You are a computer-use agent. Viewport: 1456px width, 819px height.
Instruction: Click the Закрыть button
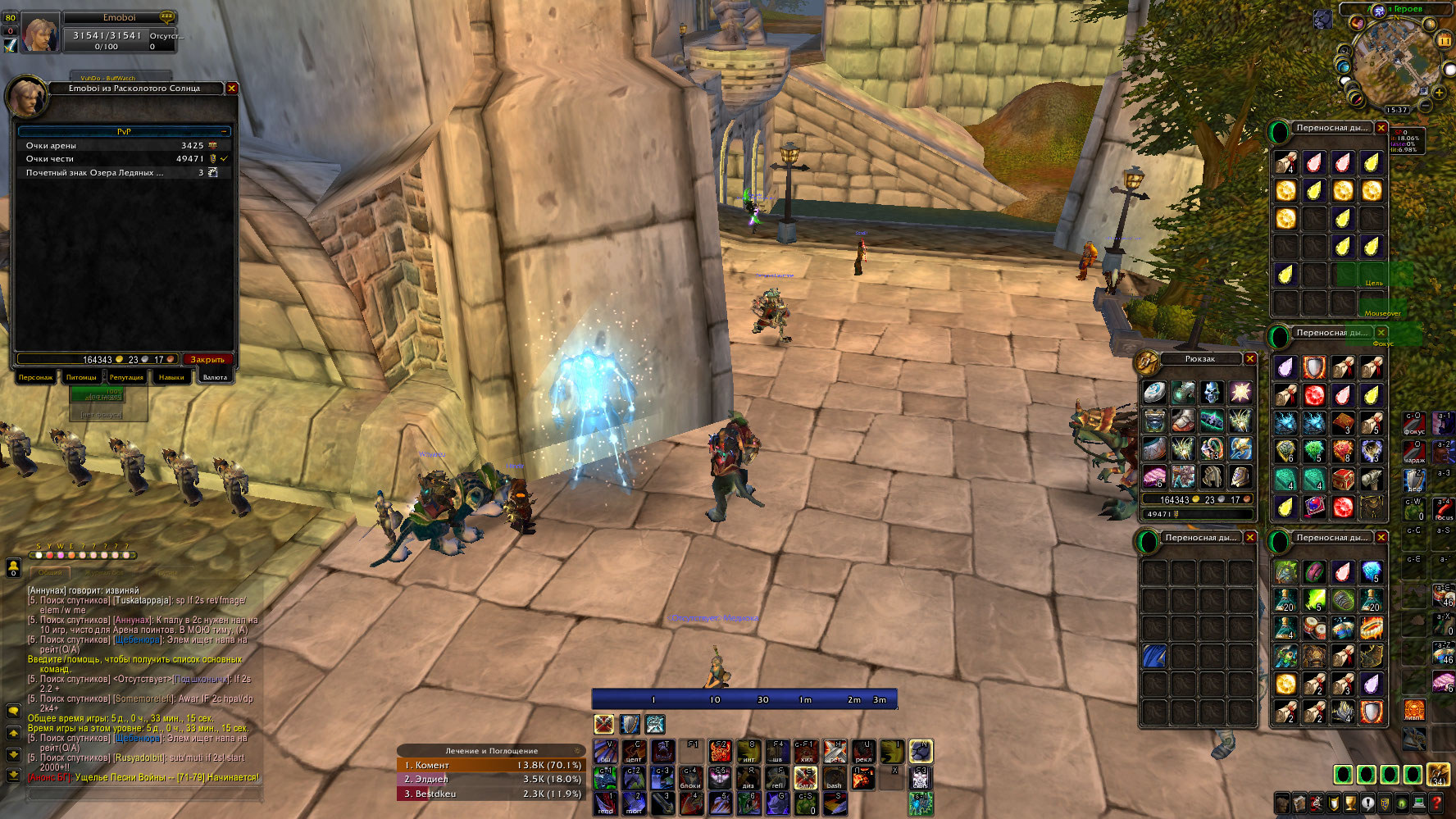[x=207, y=360]
